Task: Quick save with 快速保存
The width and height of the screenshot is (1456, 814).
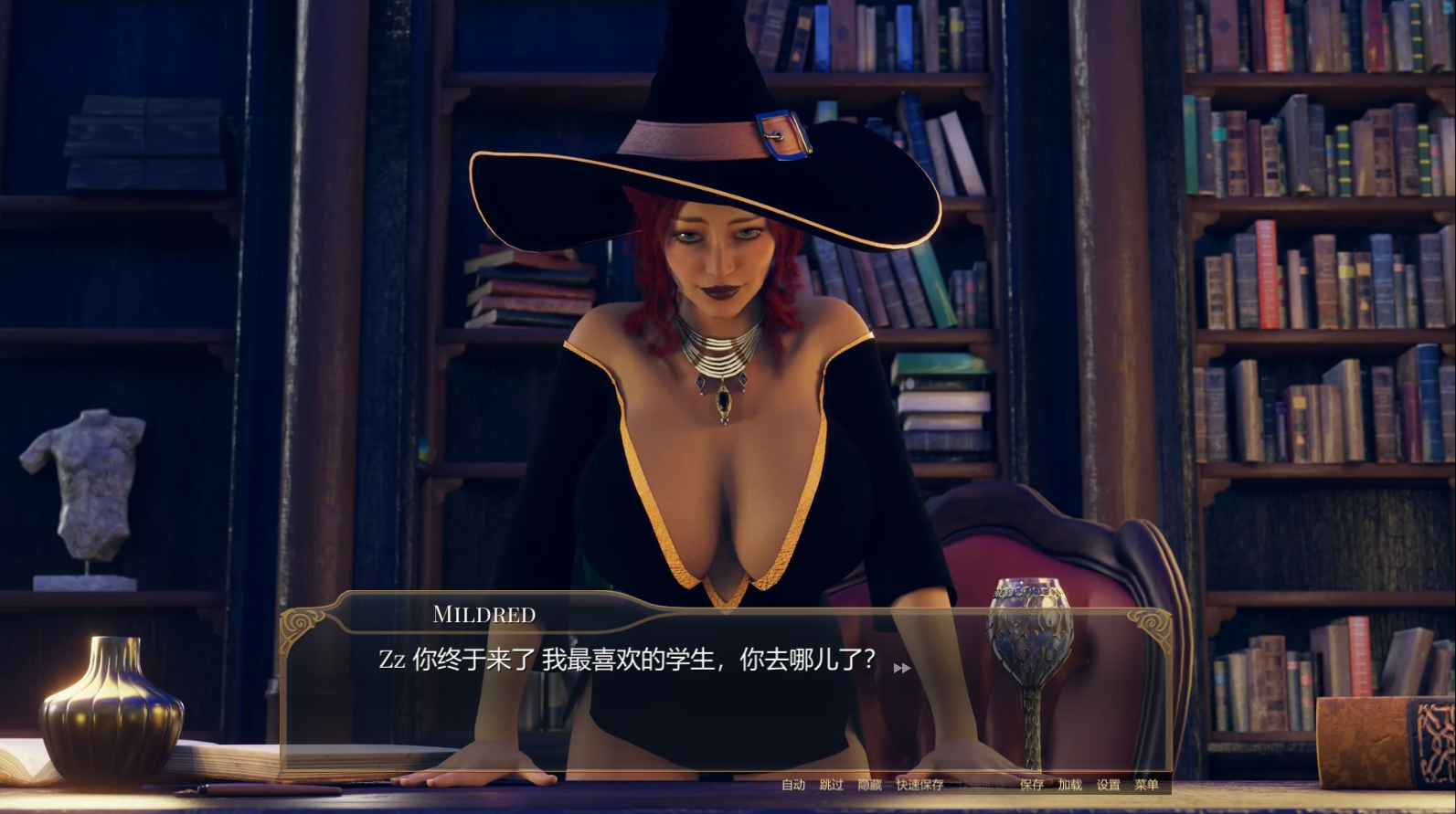Action: (919, 785)
